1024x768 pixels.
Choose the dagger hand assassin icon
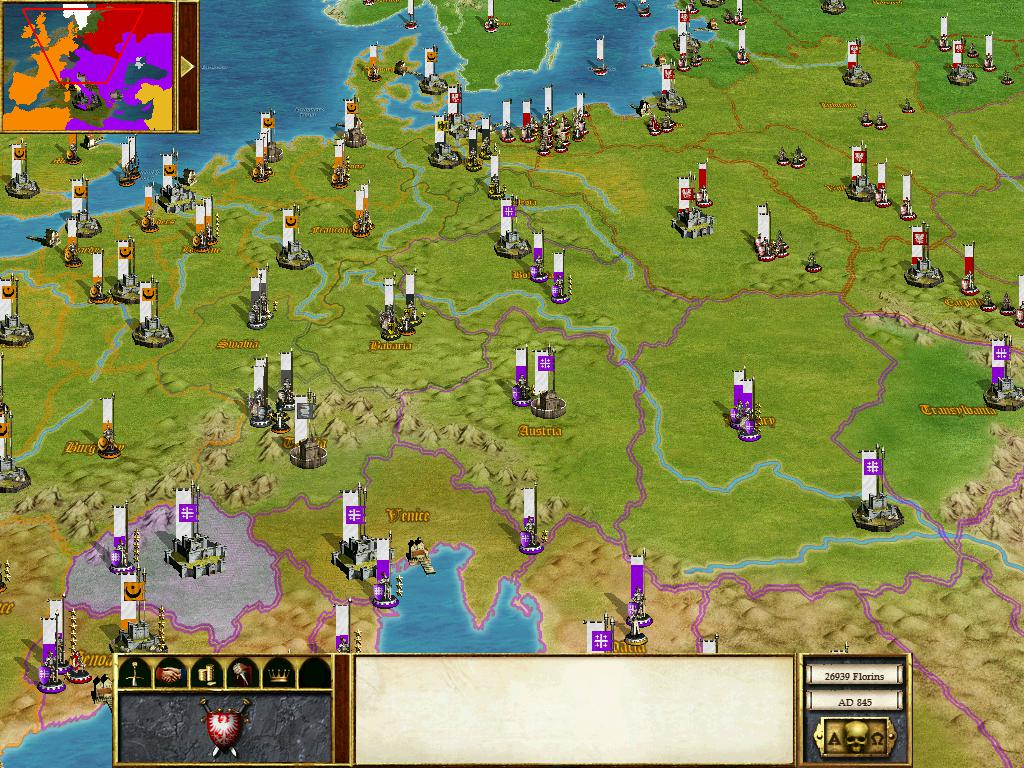240,673
